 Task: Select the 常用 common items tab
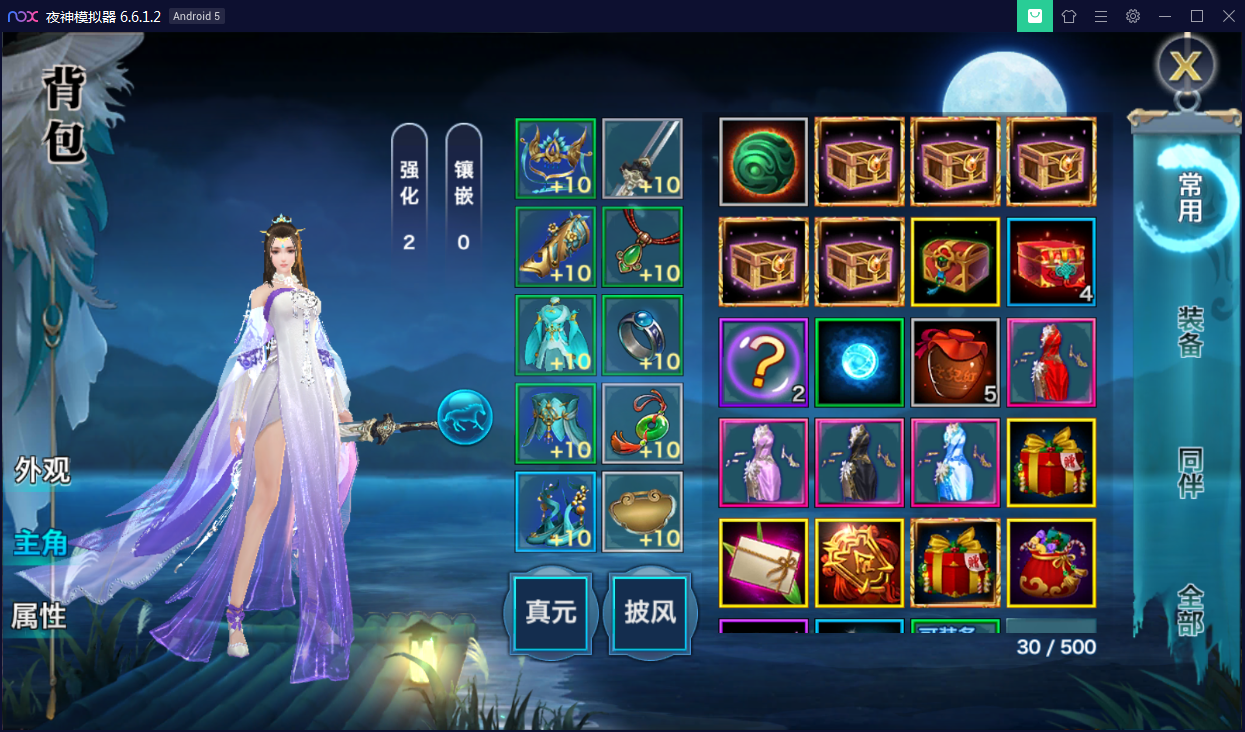click(x=1190, y=197)
